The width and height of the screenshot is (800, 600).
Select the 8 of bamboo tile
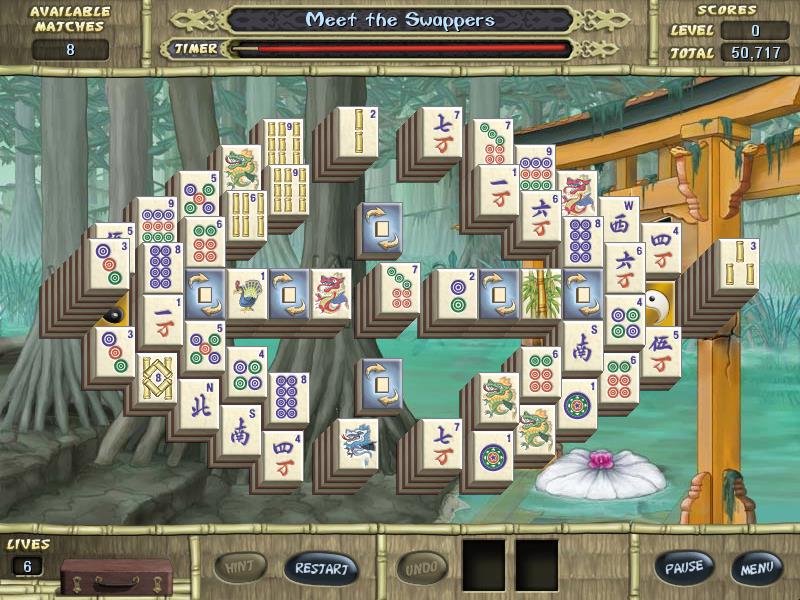(157, 378)
